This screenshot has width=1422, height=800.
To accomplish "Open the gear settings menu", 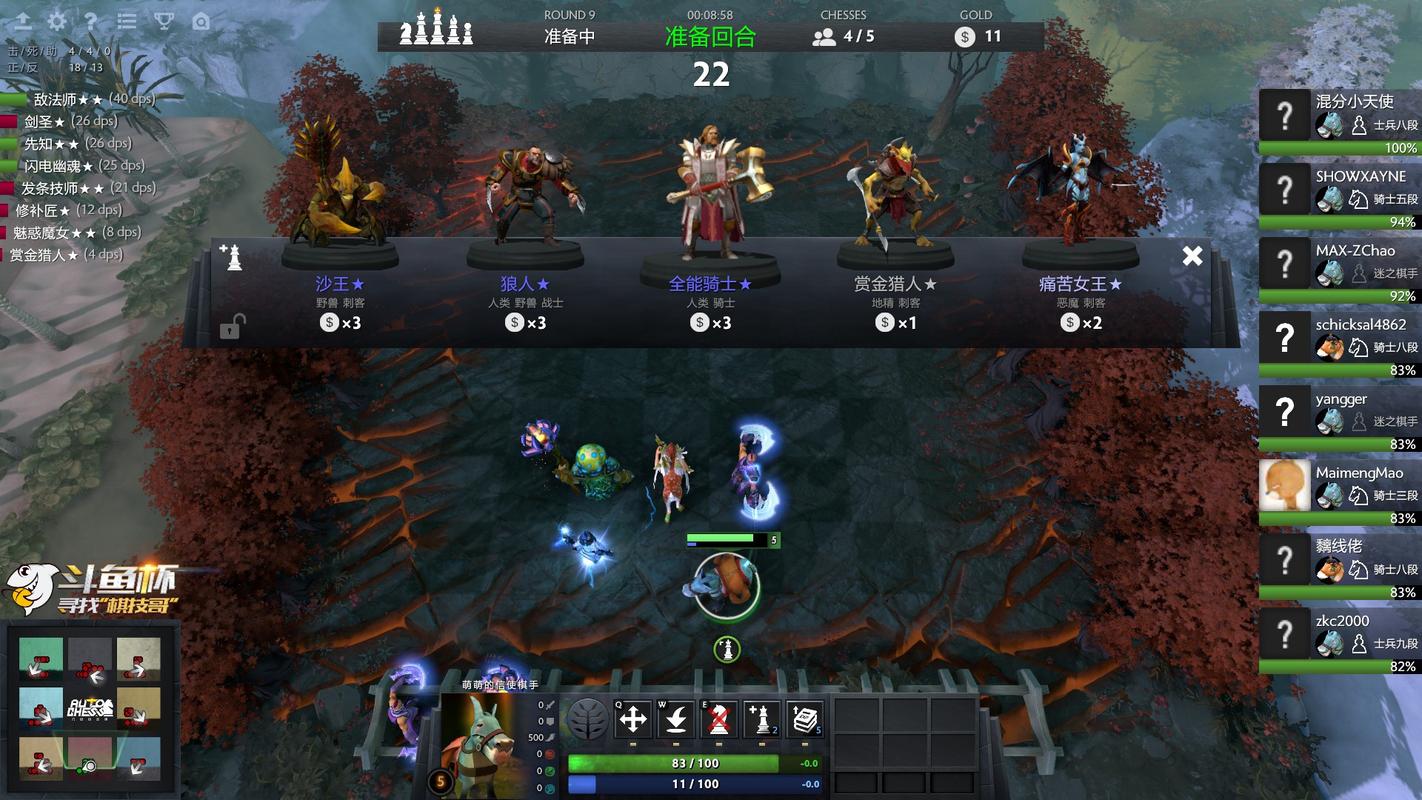I will [57, 21].
